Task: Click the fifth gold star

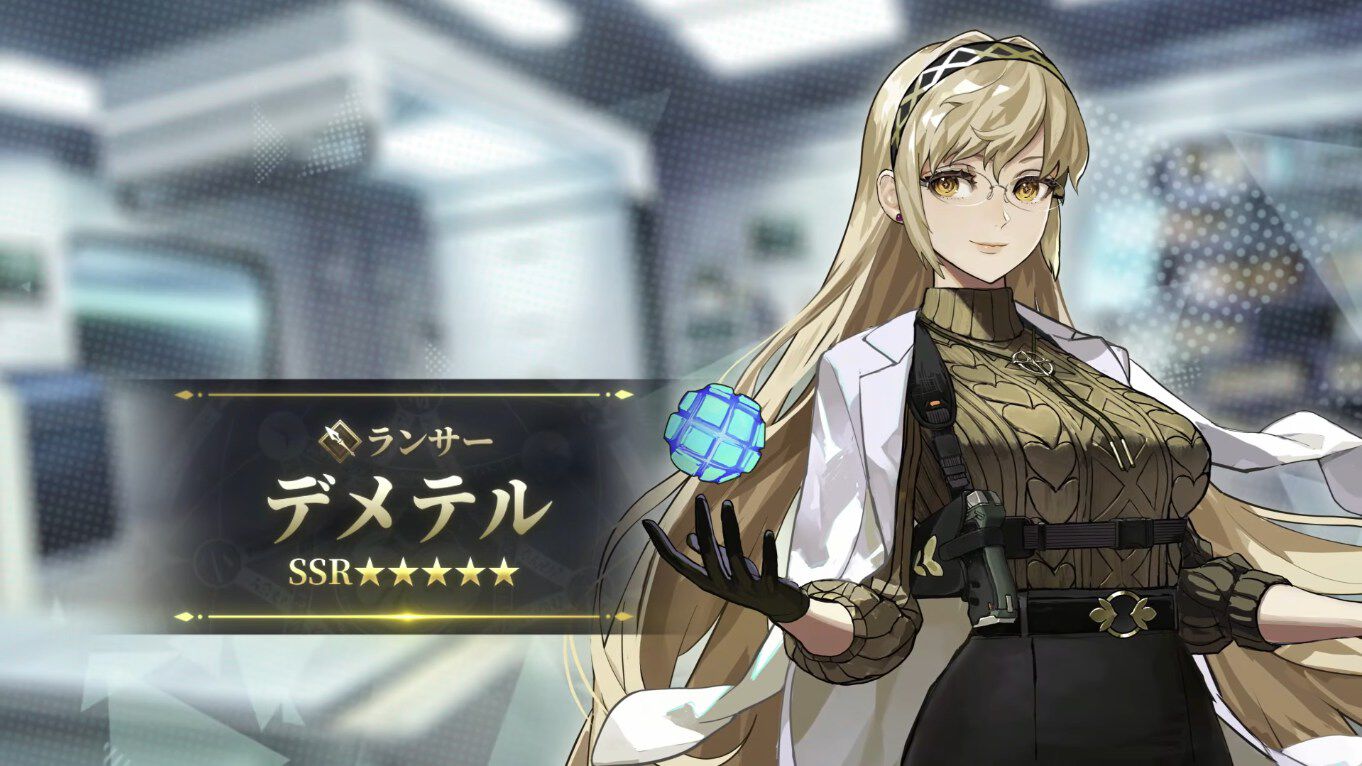Action: [502, 572]
